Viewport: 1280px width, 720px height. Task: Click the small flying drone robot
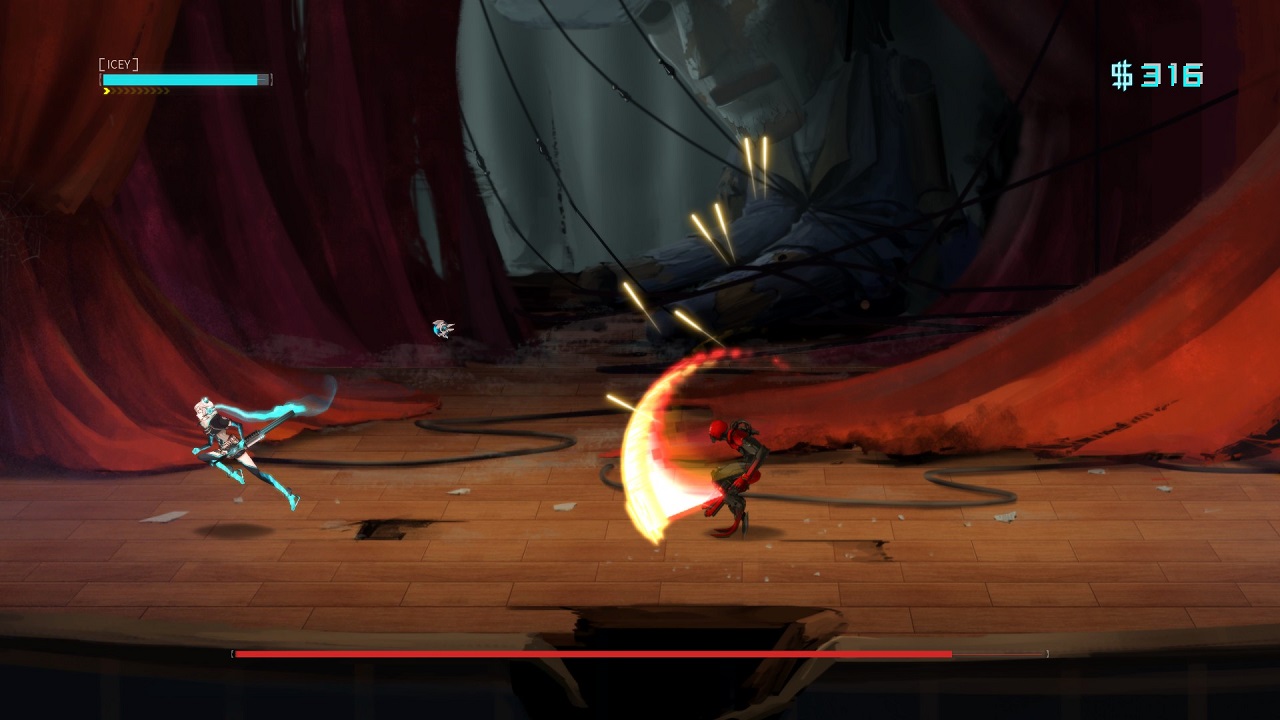441,327
